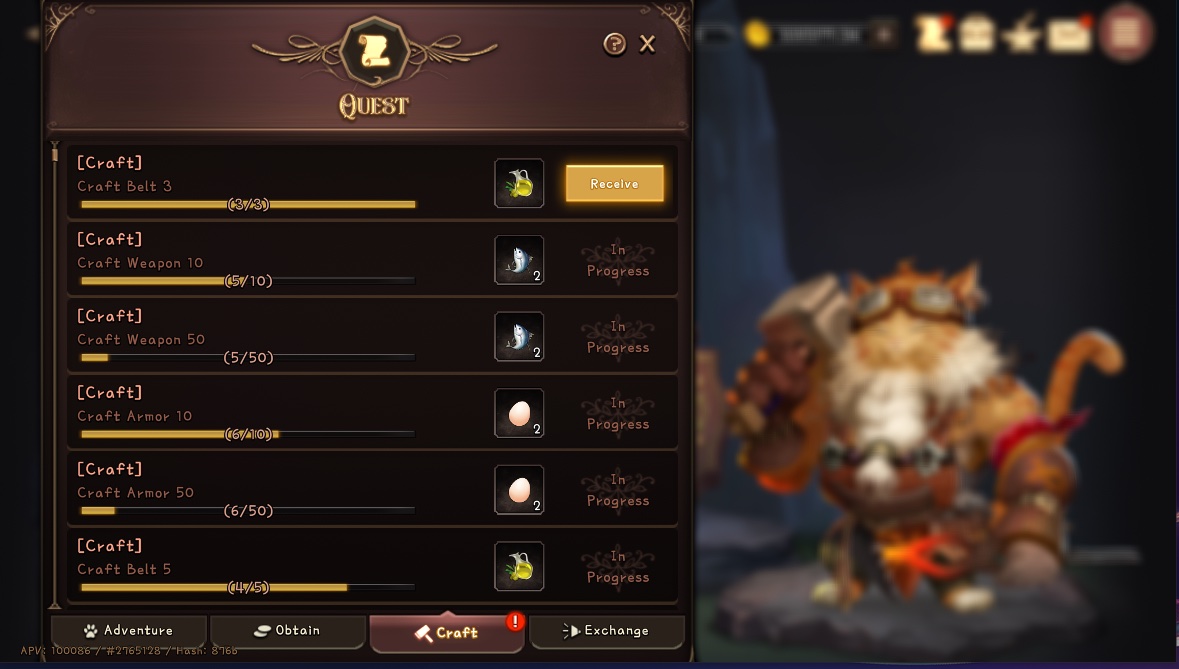The height and width of the screenshot is (669, 1179).
Task: Inspect the Craft Armor 50 egg reward
Action: click(x=519, y=490)
